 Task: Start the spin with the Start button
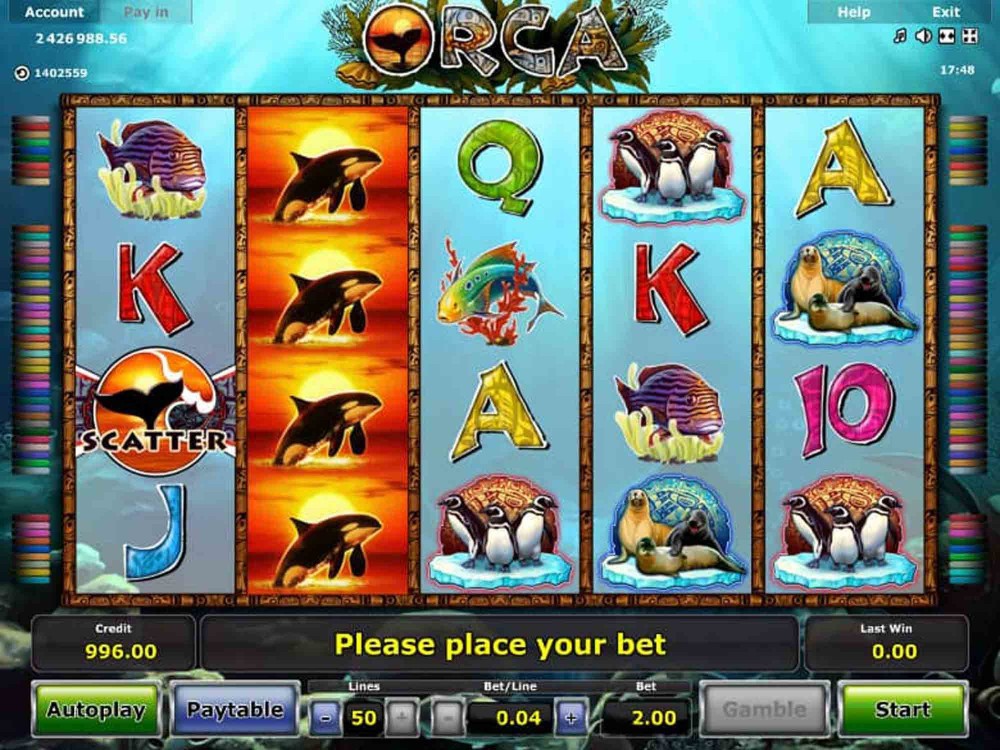click(x=902, y=710)
